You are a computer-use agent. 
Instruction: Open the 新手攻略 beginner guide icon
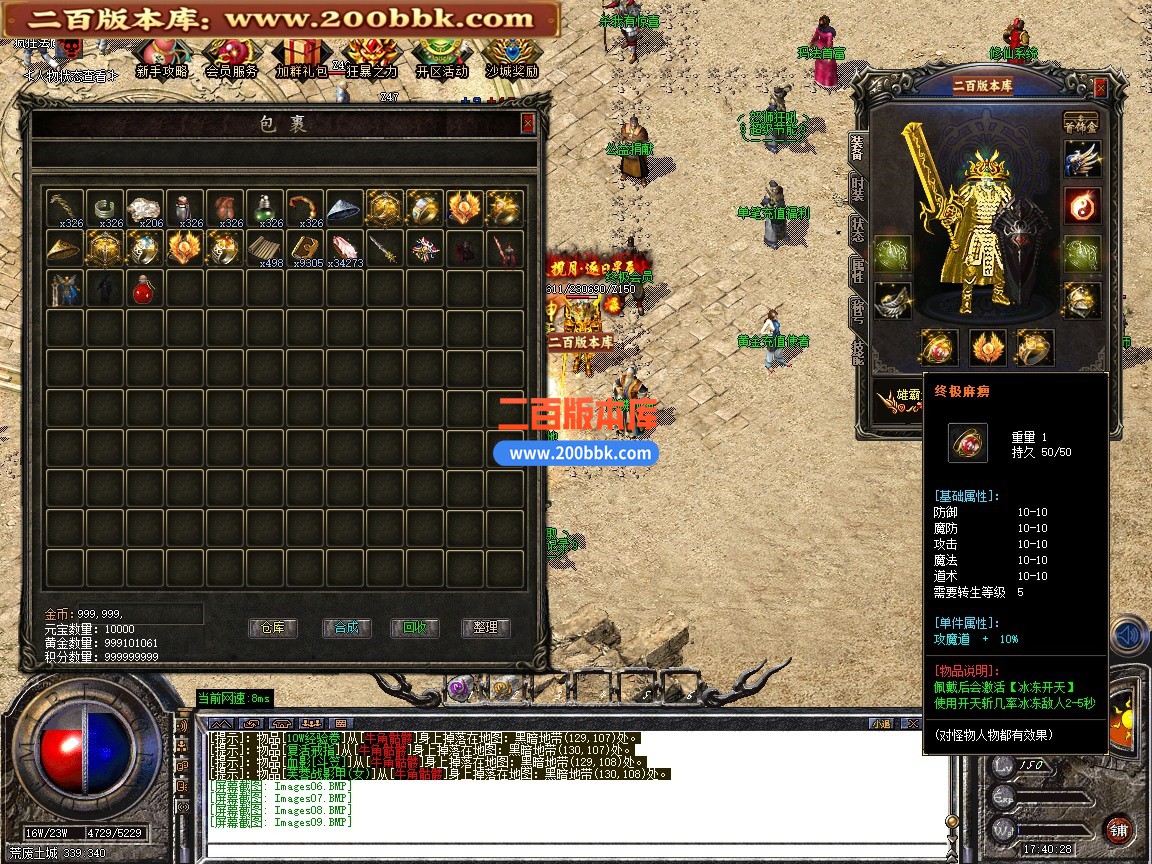point(162,58)
